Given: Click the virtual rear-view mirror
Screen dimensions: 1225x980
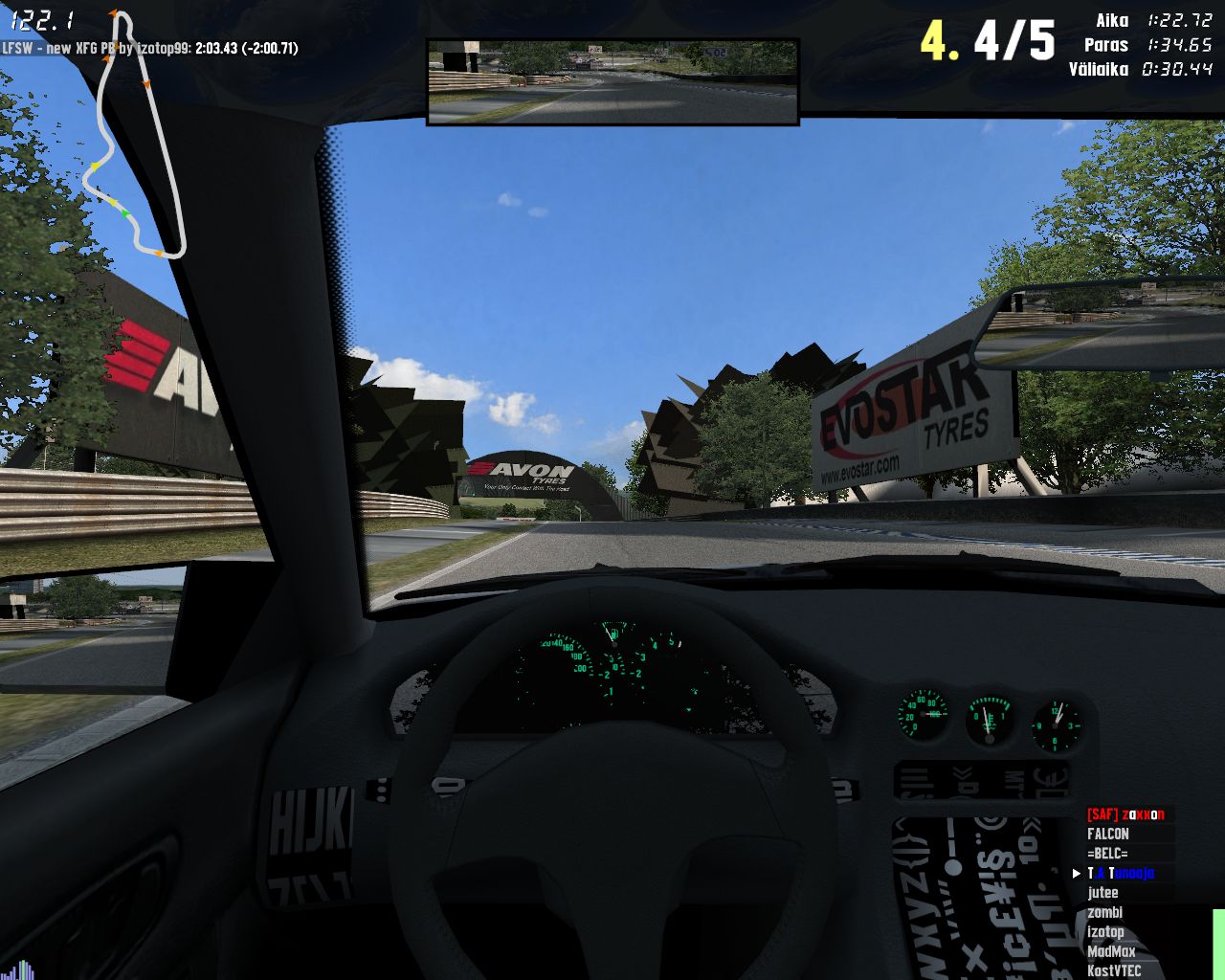Looking at the screenshot, I should [612, 82].
